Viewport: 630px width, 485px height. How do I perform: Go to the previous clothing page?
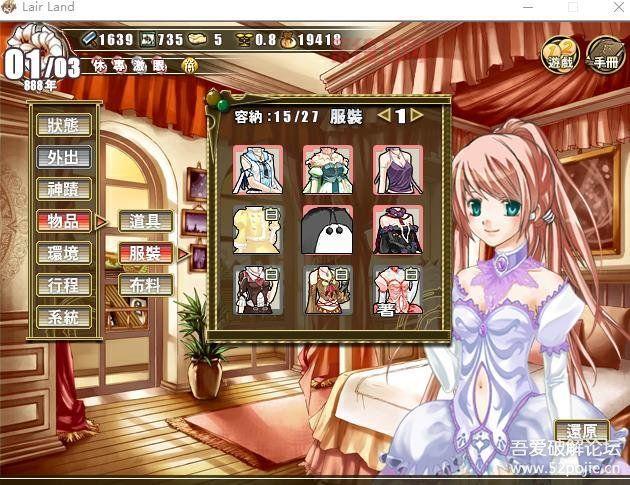pos(384,115)
